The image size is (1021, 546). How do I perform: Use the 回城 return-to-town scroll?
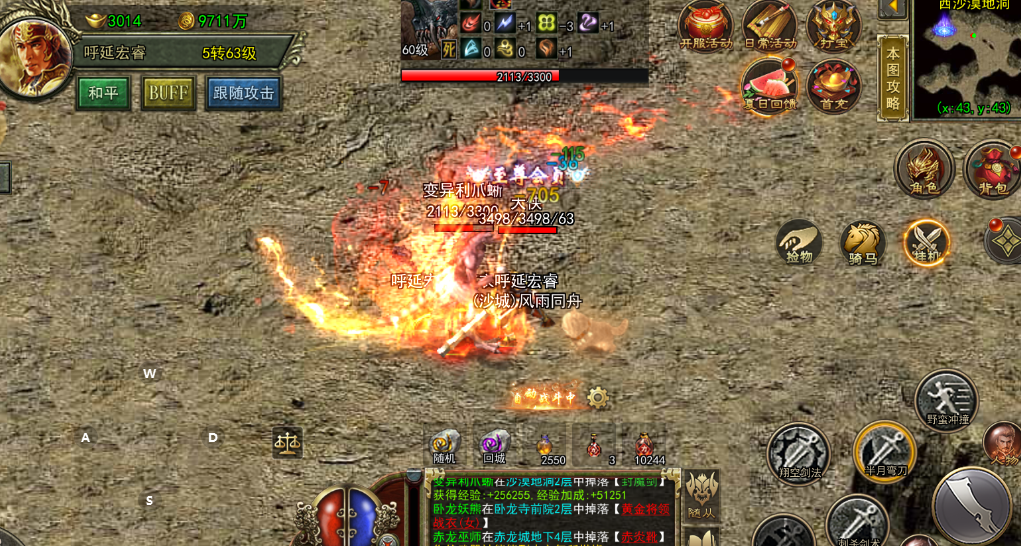pyautogui.click(x=494, y=446)
